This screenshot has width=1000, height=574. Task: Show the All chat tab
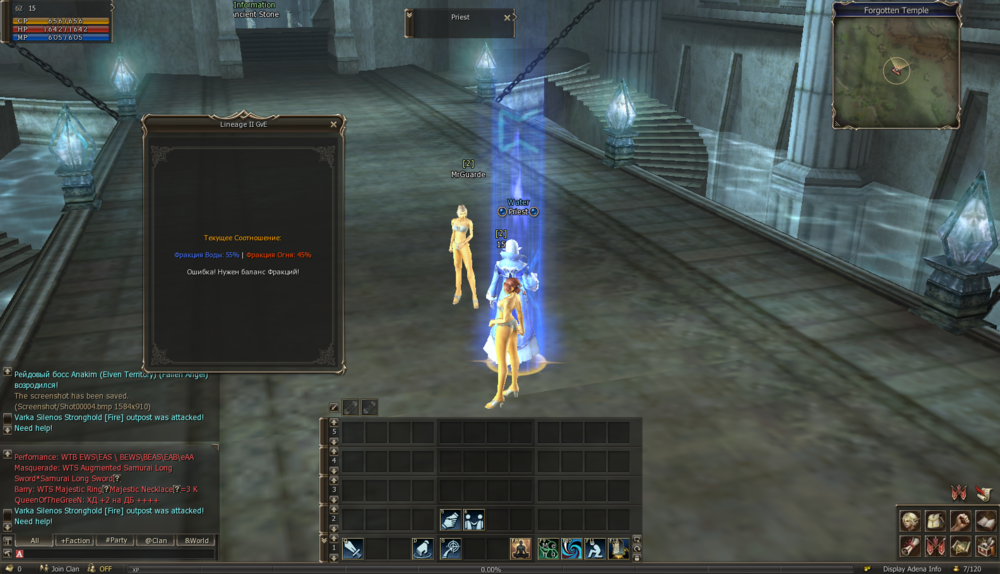point(34,540)
